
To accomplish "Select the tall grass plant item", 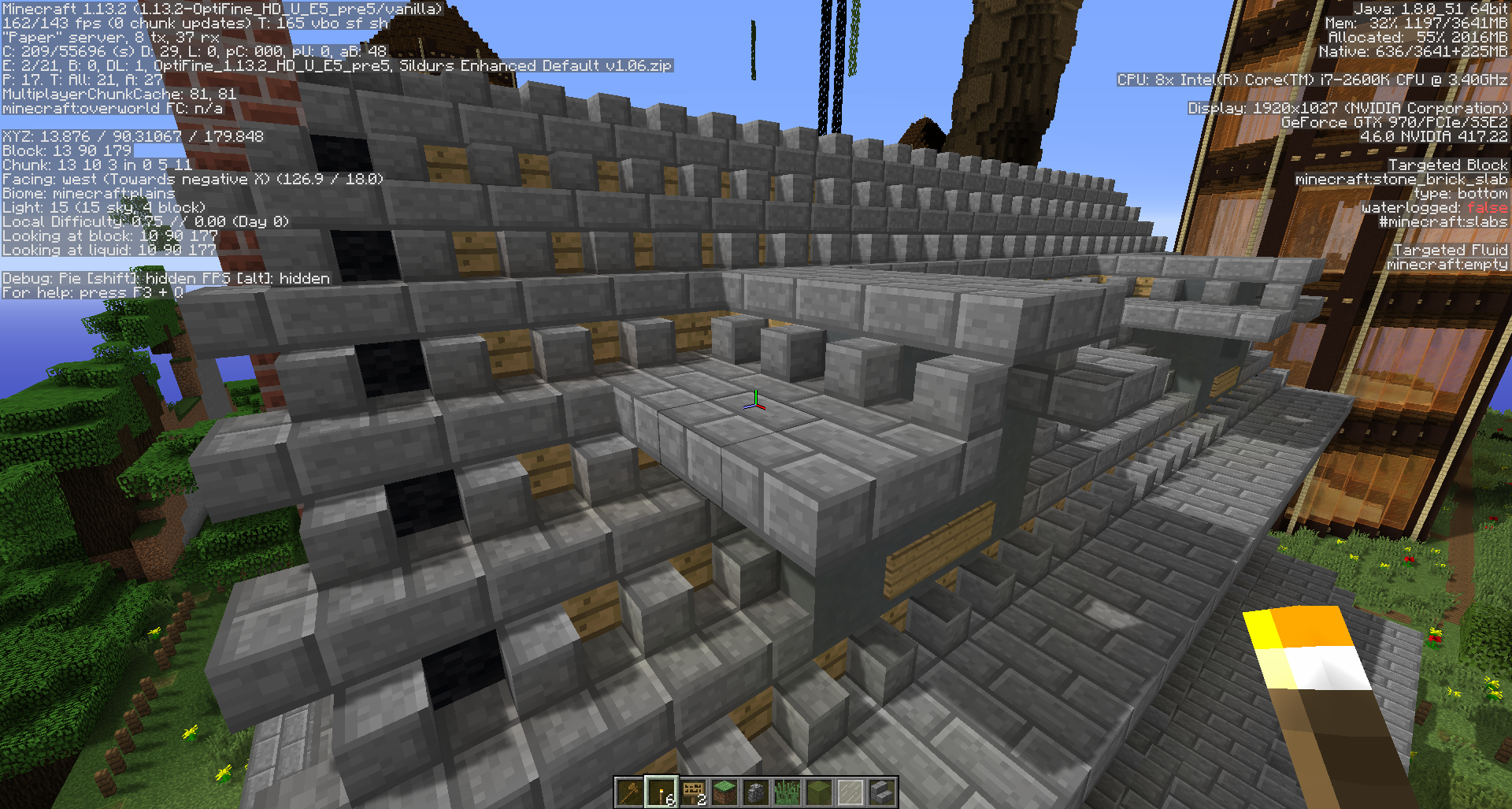I will coord(787,792).
